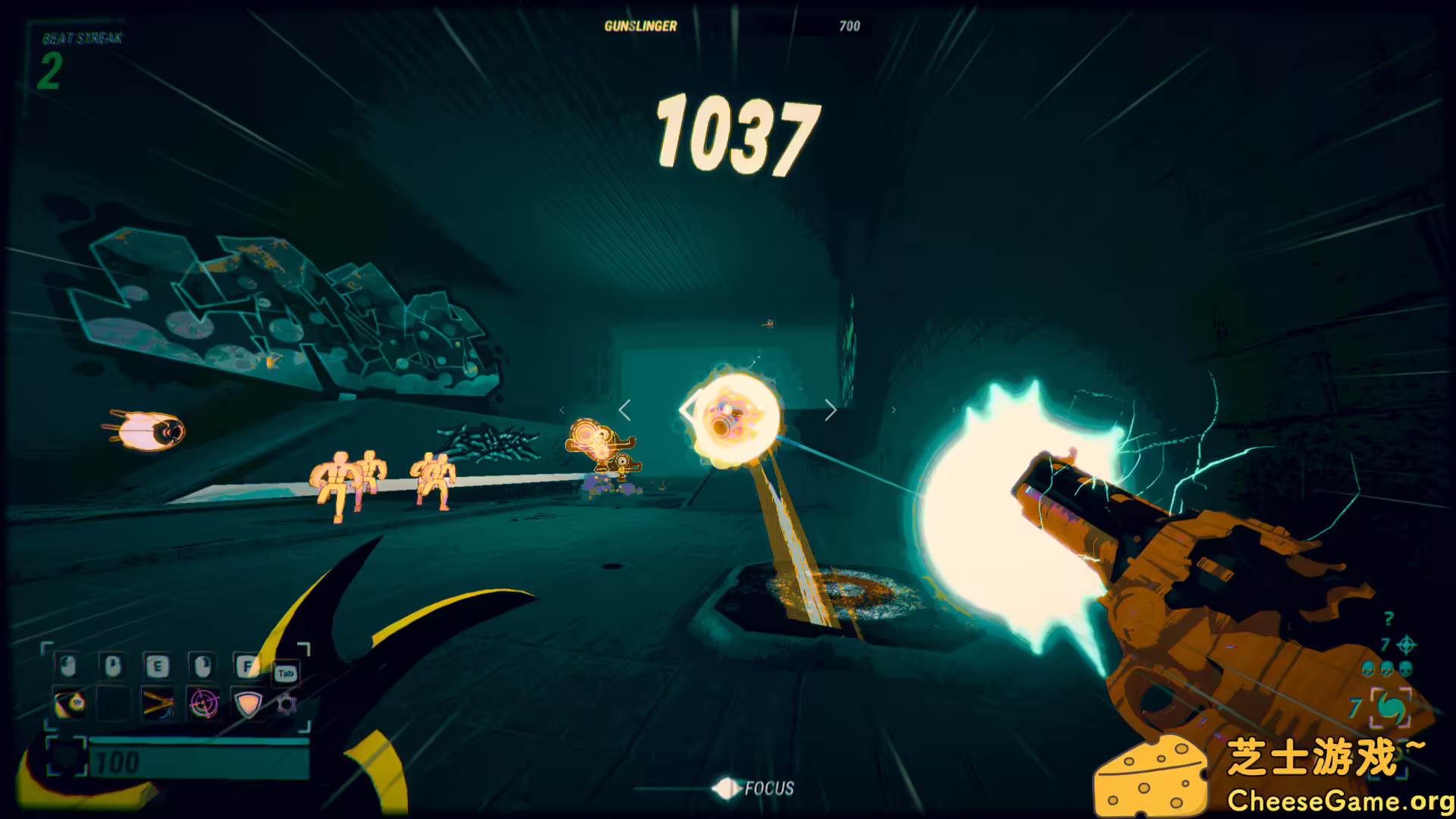Image resolution: width=1456 pixels, height=819 pixels.
Task: Toggle the F keybind slot
Action: point(249,666)
